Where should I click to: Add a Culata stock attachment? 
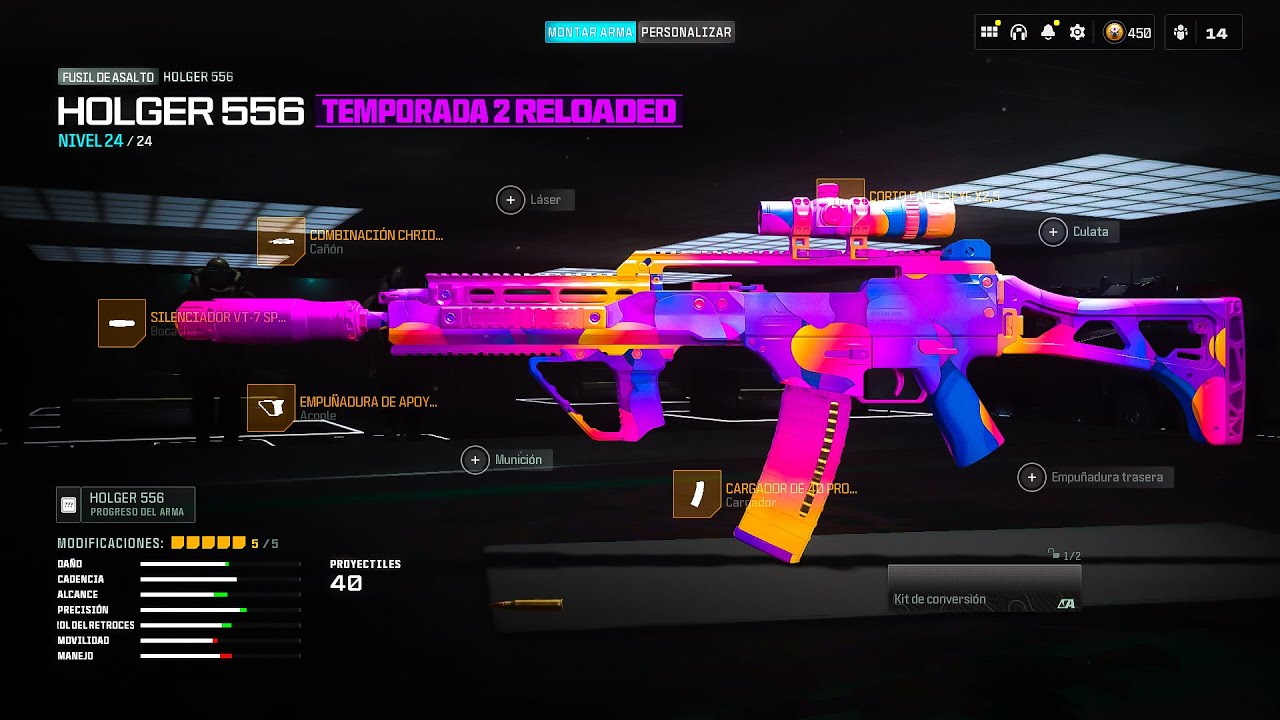pyautogui.click(x=1053, y=232)
